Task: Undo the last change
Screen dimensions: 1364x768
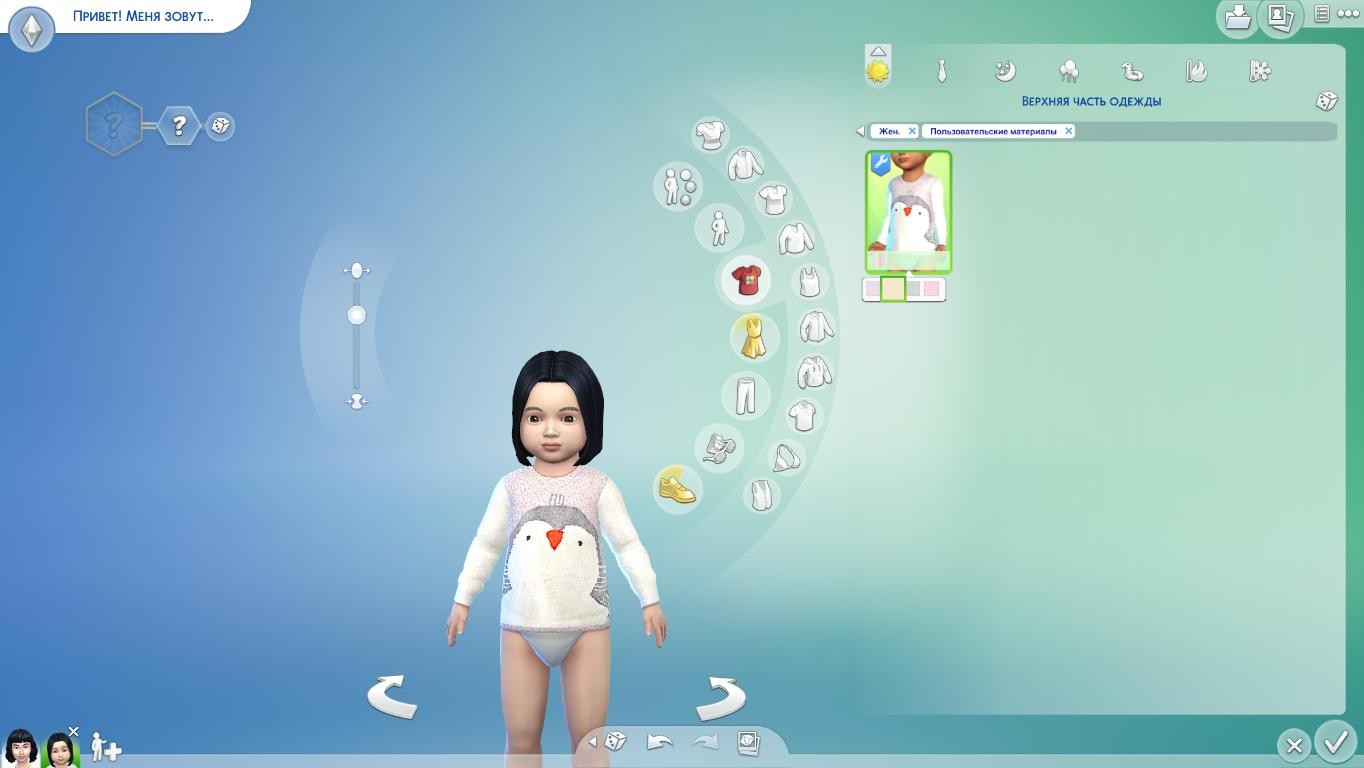Action: (x=660, y=742)
